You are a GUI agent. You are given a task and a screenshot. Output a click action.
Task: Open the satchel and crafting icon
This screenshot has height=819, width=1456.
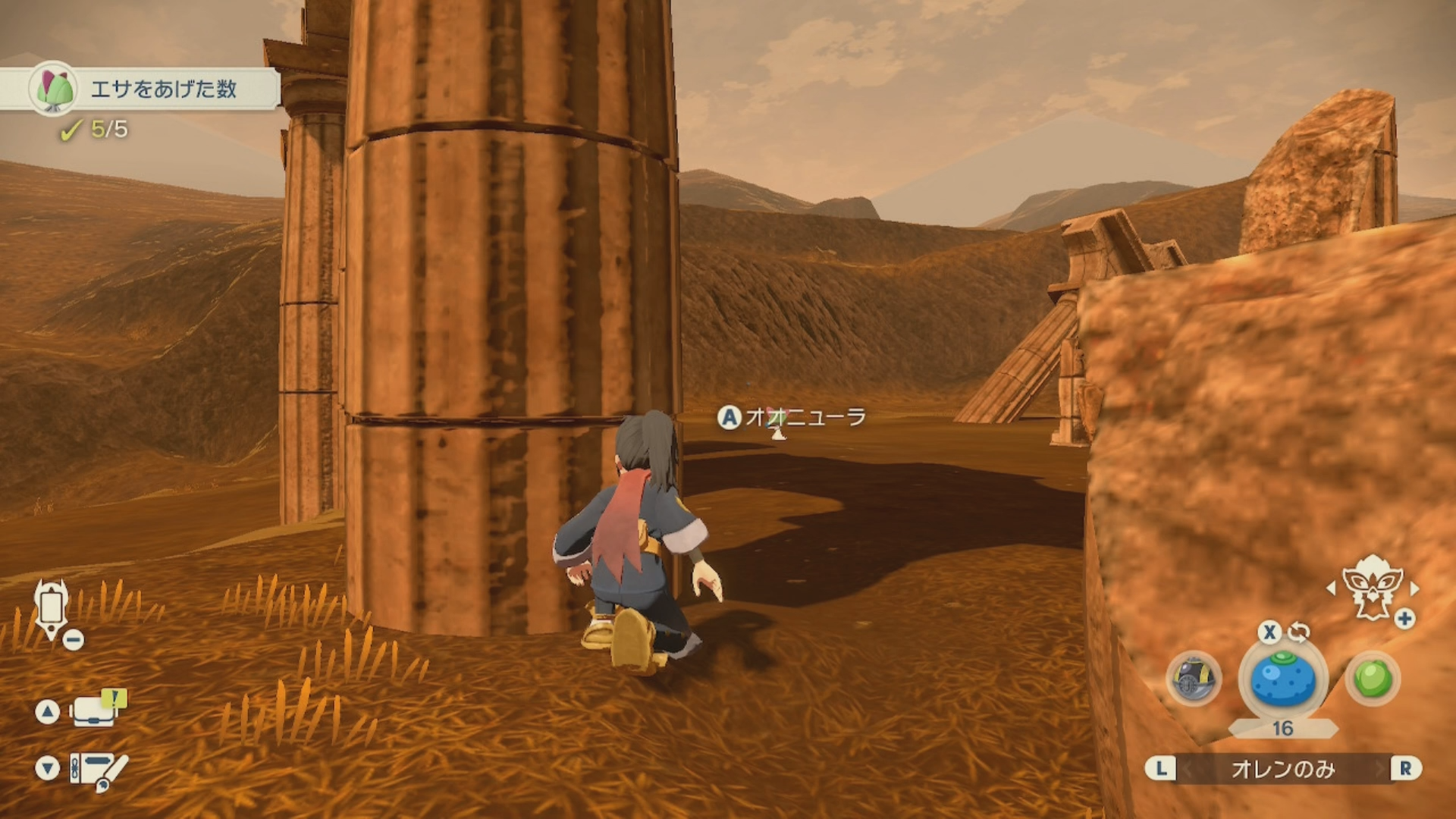(99, 769)
